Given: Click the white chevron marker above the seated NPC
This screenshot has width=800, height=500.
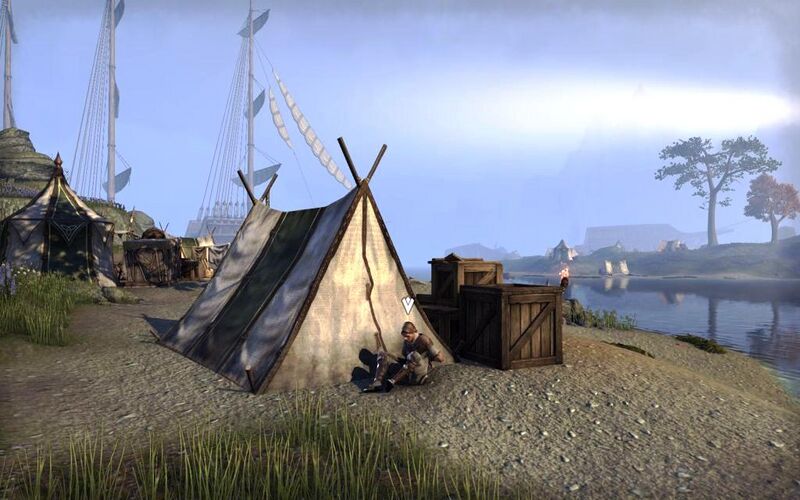Looking at the screenshot, I should click(407, 304).
